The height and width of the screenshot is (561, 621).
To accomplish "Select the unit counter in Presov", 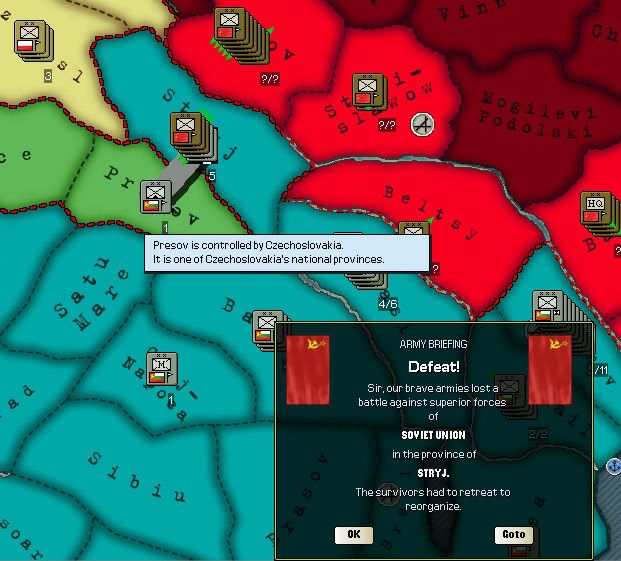I will (156, 197).
